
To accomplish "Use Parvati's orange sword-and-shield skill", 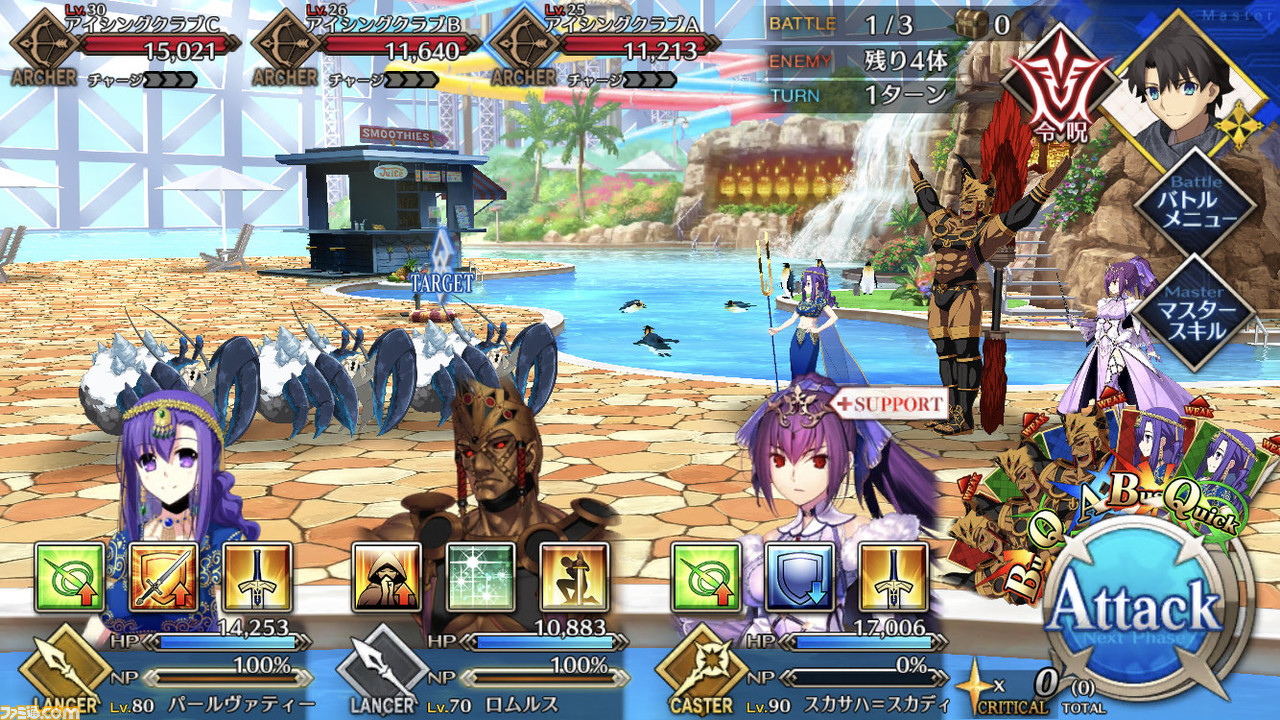I will tap(164, 577).
